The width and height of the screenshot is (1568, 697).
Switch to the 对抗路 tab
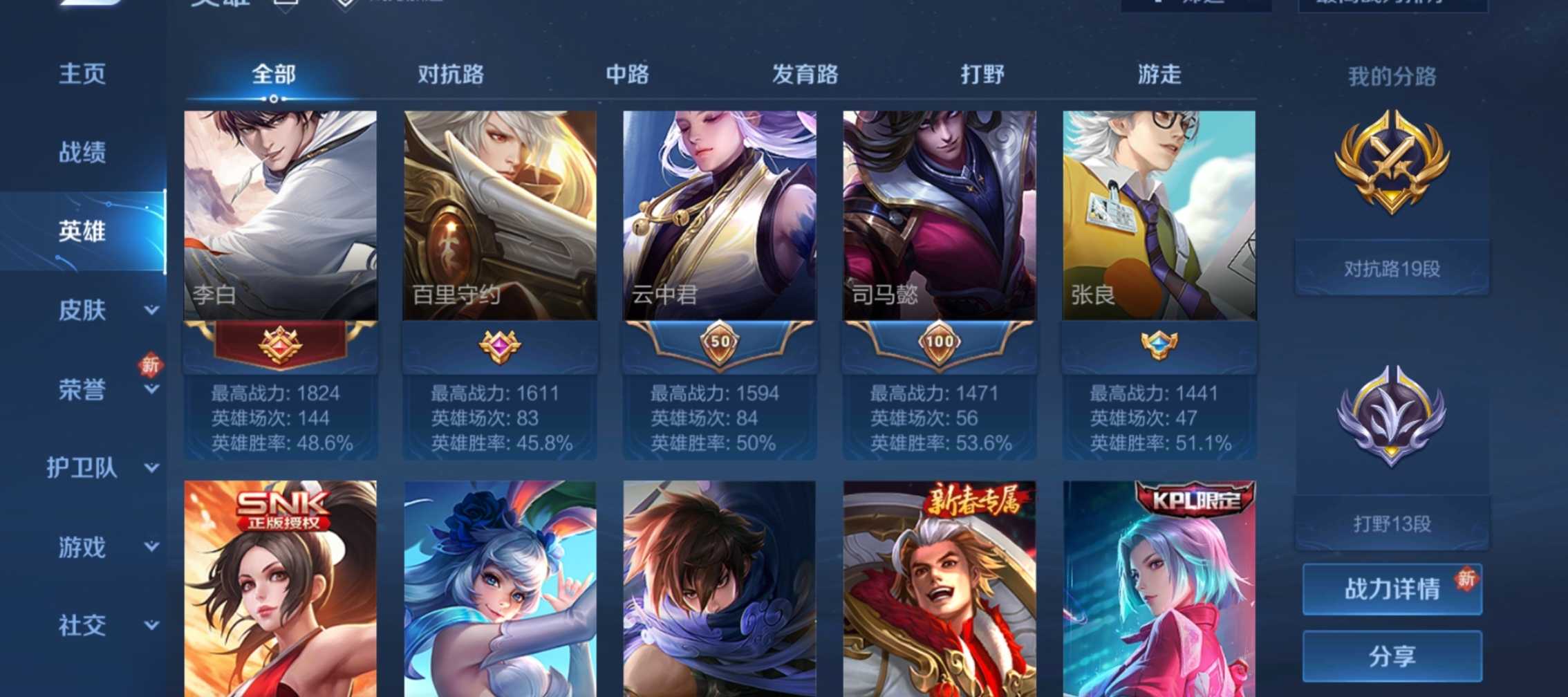coord(451,75)
